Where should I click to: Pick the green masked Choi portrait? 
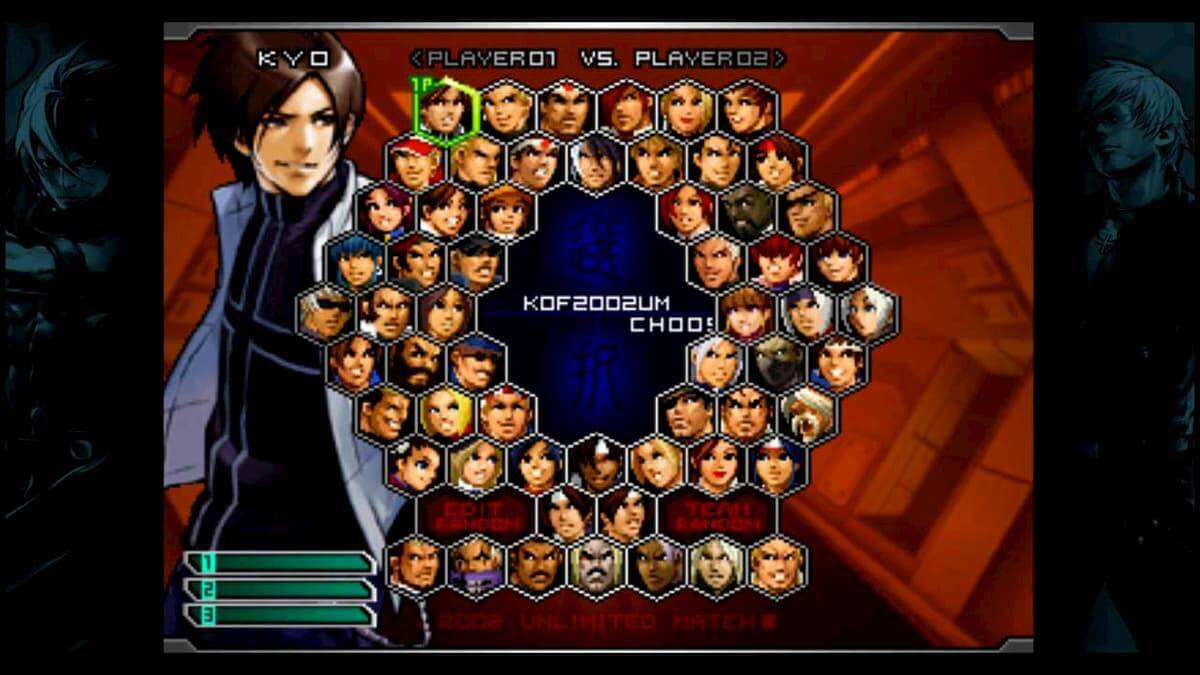pos(776,362)
